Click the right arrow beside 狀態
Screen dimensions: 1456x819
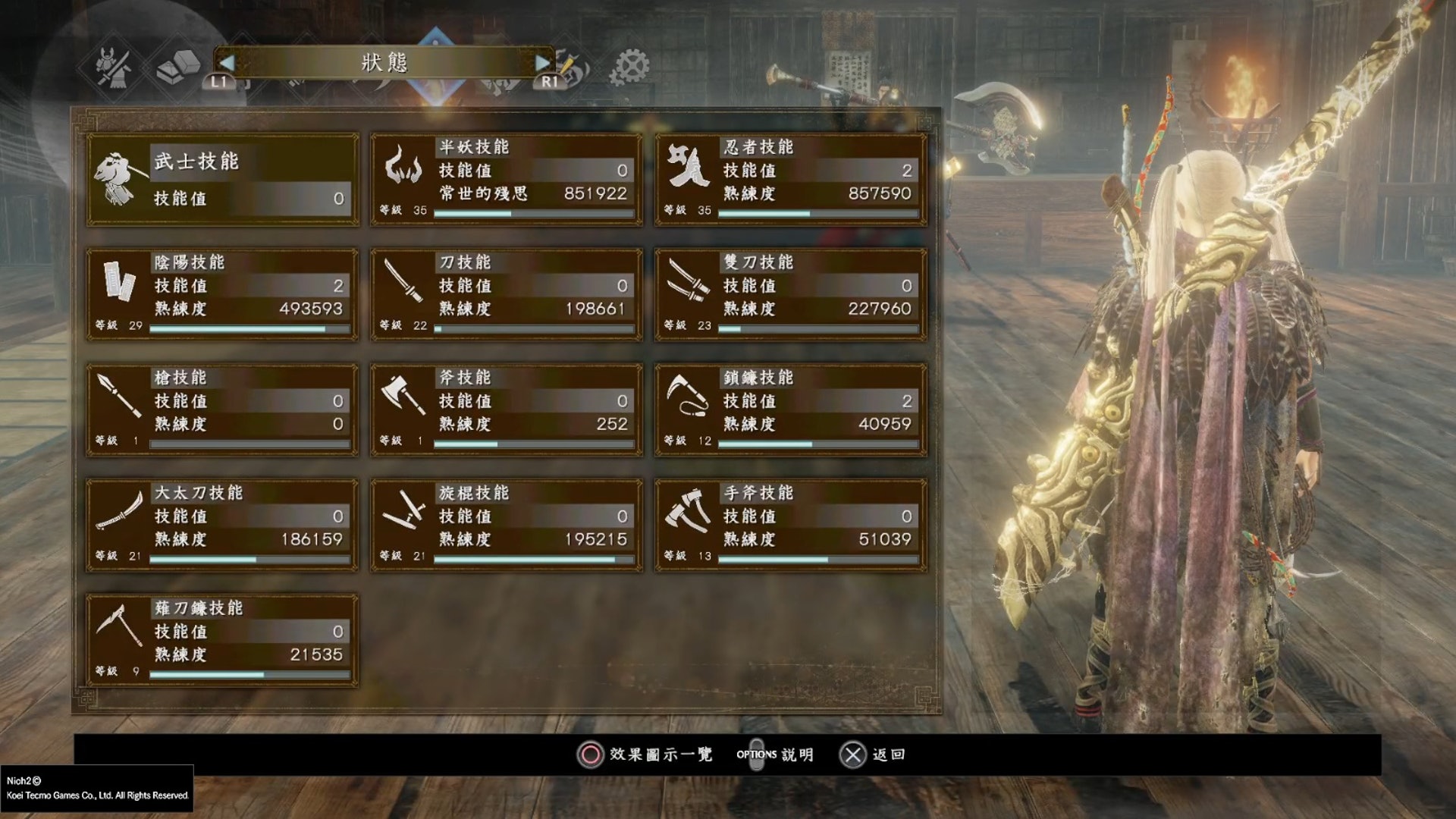click(x=542, y=62)
